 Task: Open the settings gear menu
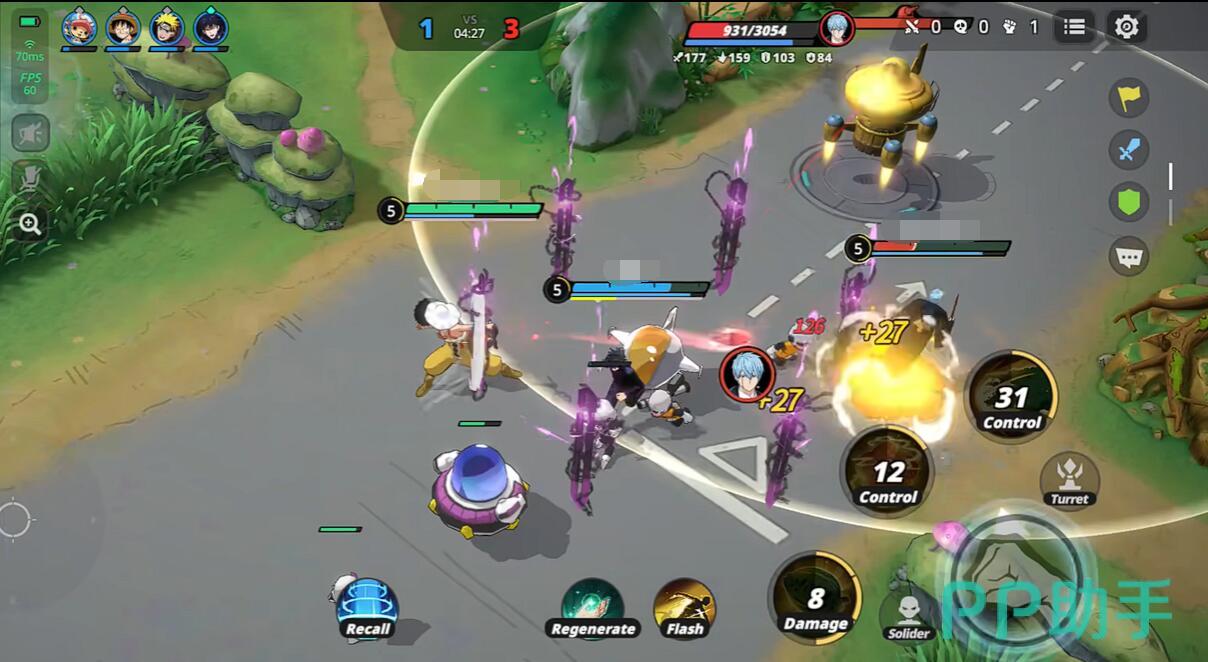pyautogui.click(x=1127, y=27)
